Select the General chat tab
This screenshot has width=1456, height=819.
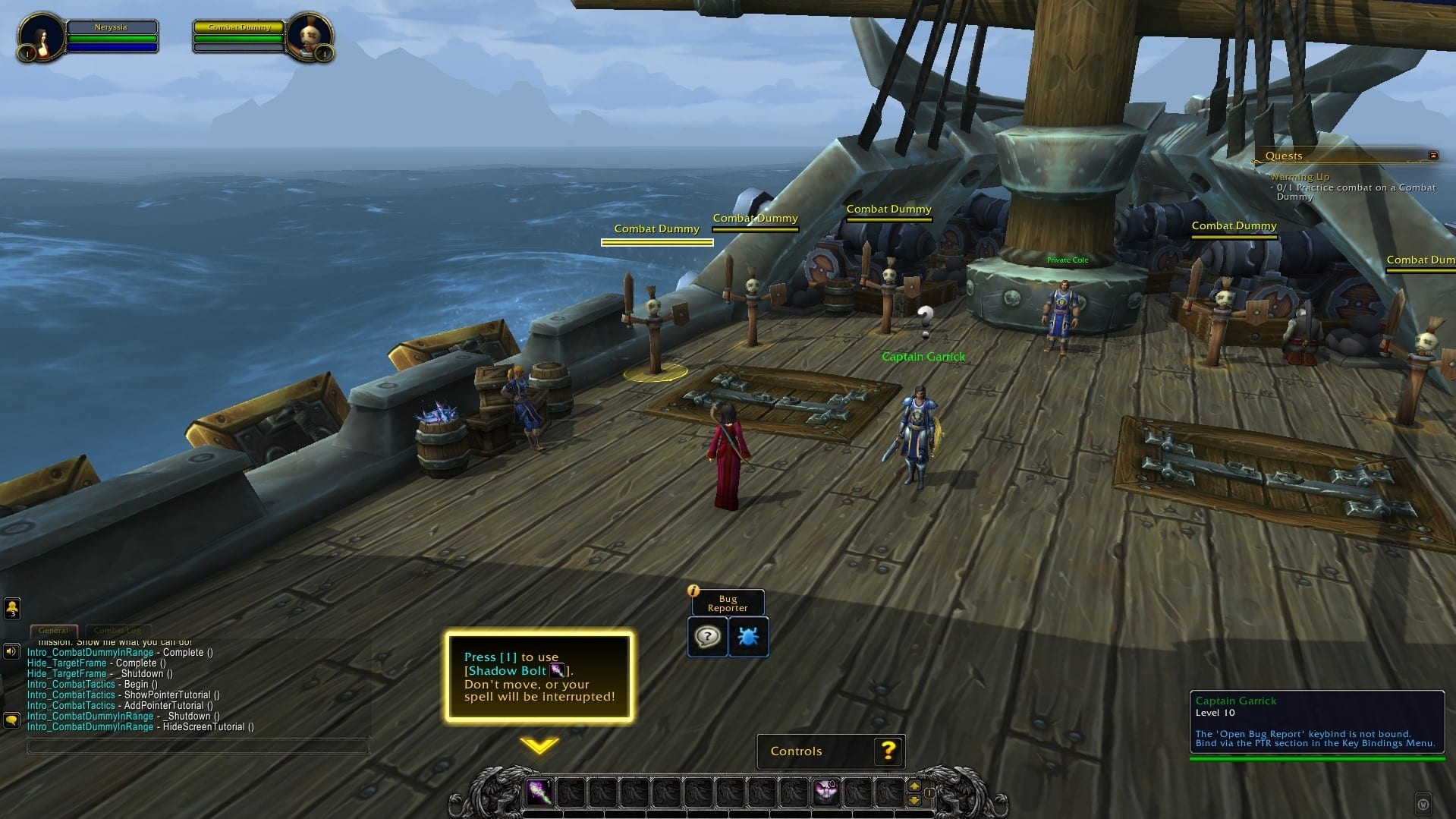53,630
